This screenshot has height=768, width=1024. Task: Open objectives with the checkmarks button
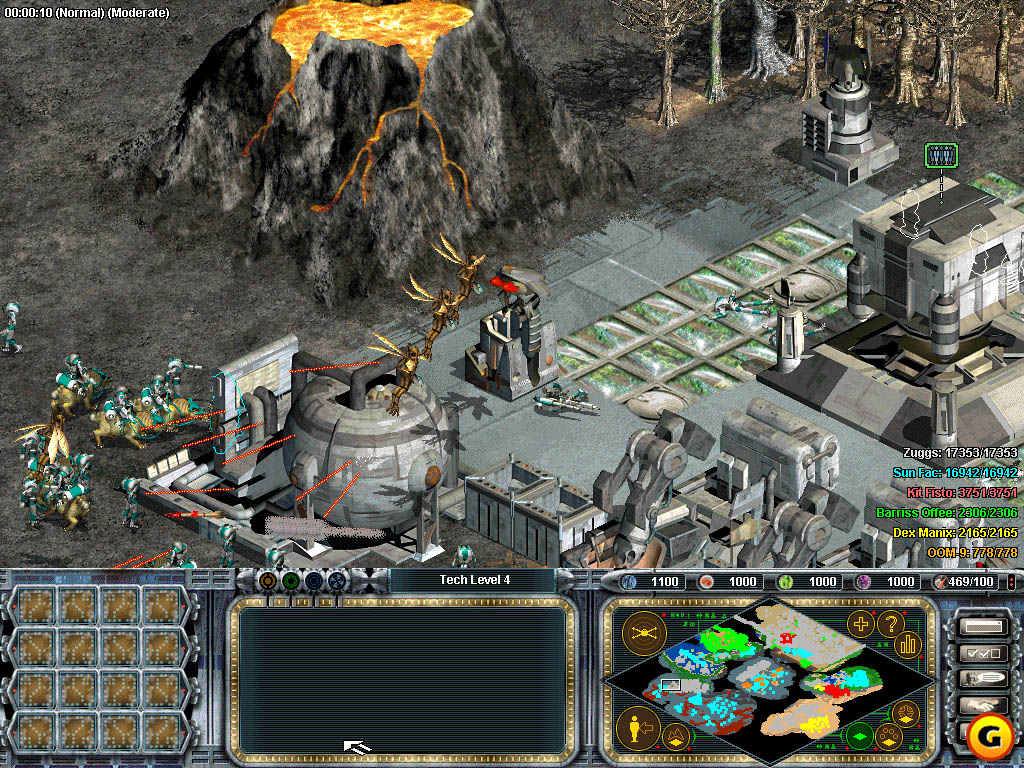click(981, 653)
